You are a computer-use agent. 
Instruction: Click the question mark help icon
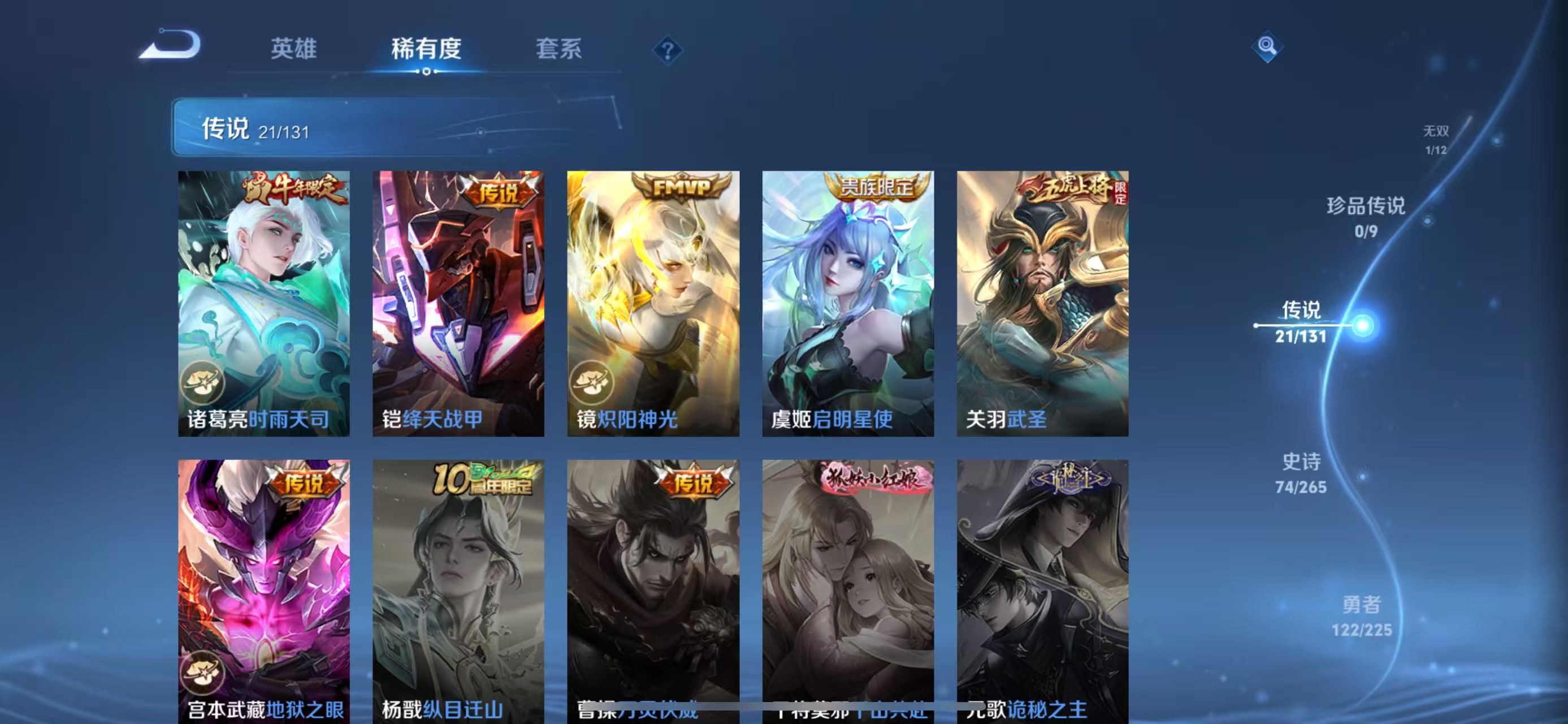[x=668, y=52]
